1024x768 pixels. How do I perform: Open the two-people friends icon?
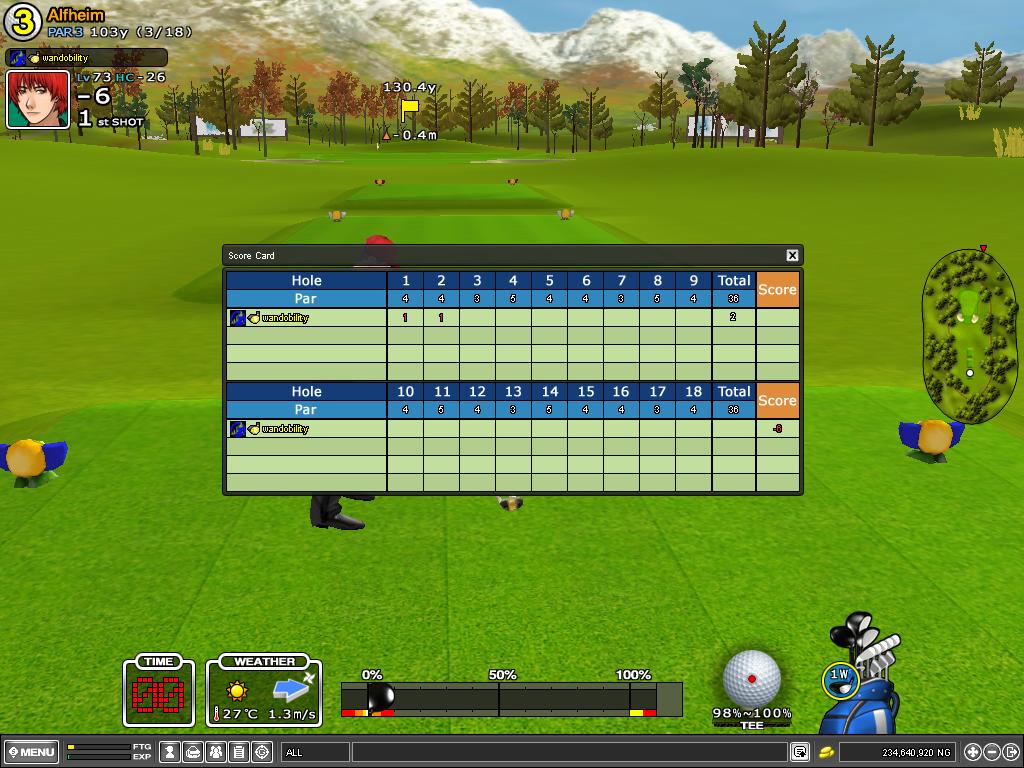[x=217, y=752]
